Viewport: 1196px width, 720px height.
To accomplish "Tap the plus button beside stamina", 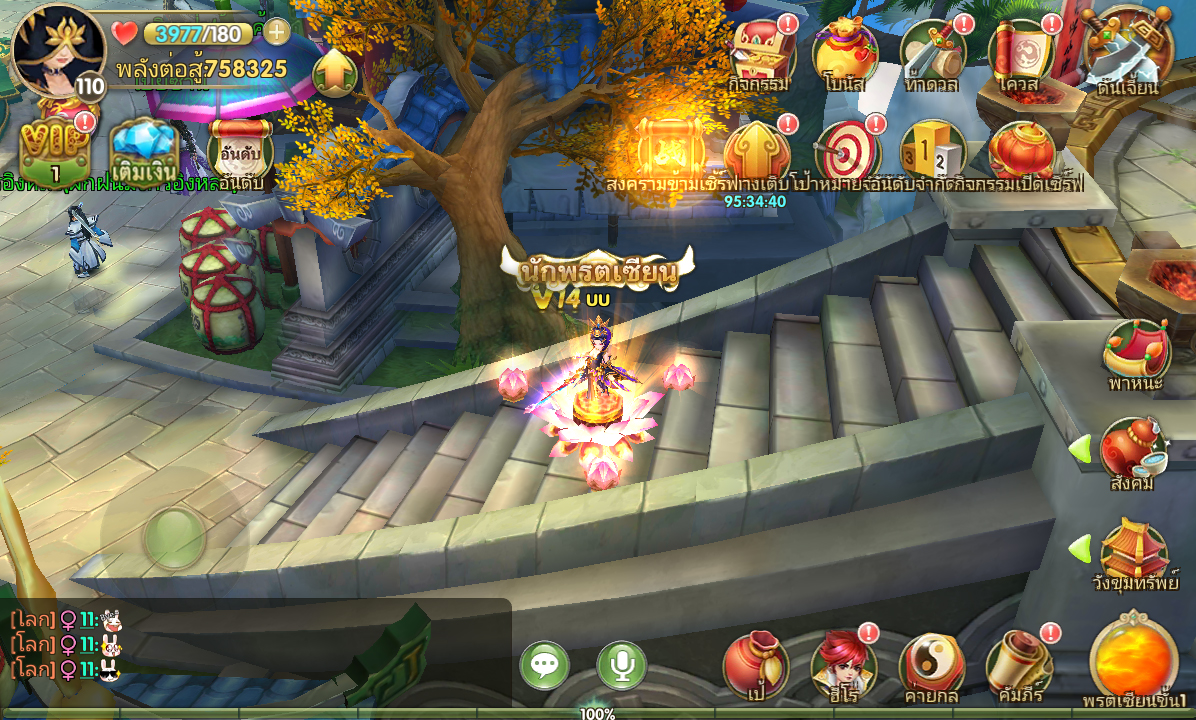I will [x=276, y=32].
